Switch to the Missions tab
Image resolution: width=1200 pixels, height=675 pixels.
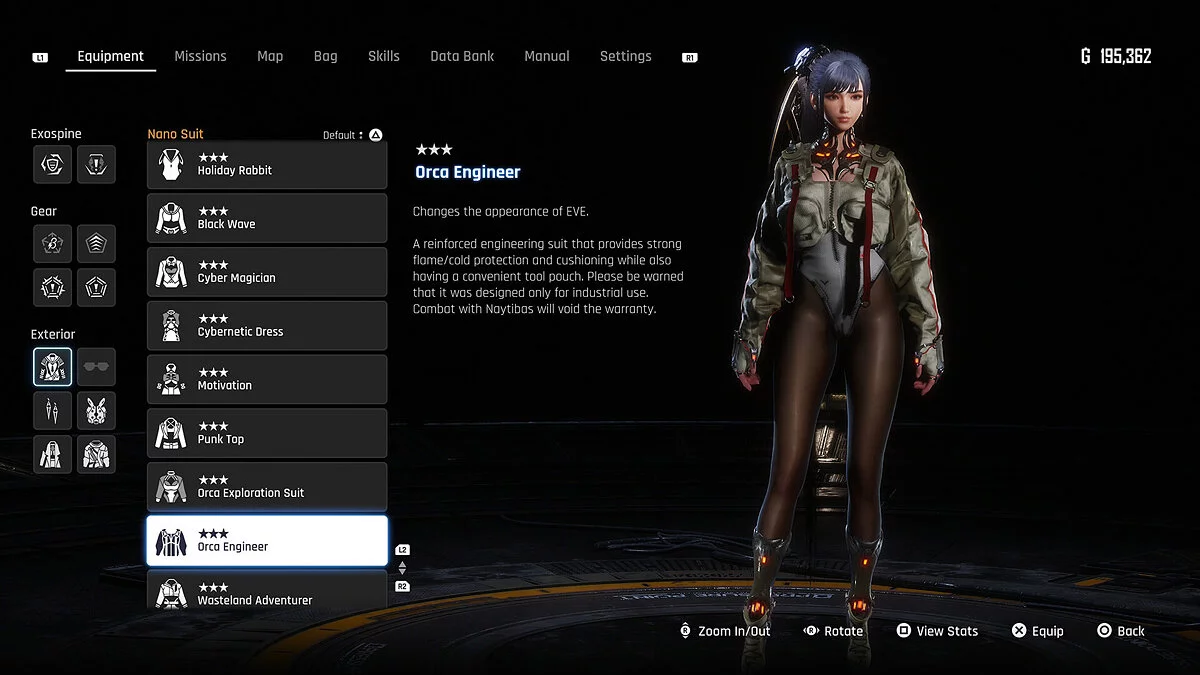pyautogui.click(x=200, y=56)
